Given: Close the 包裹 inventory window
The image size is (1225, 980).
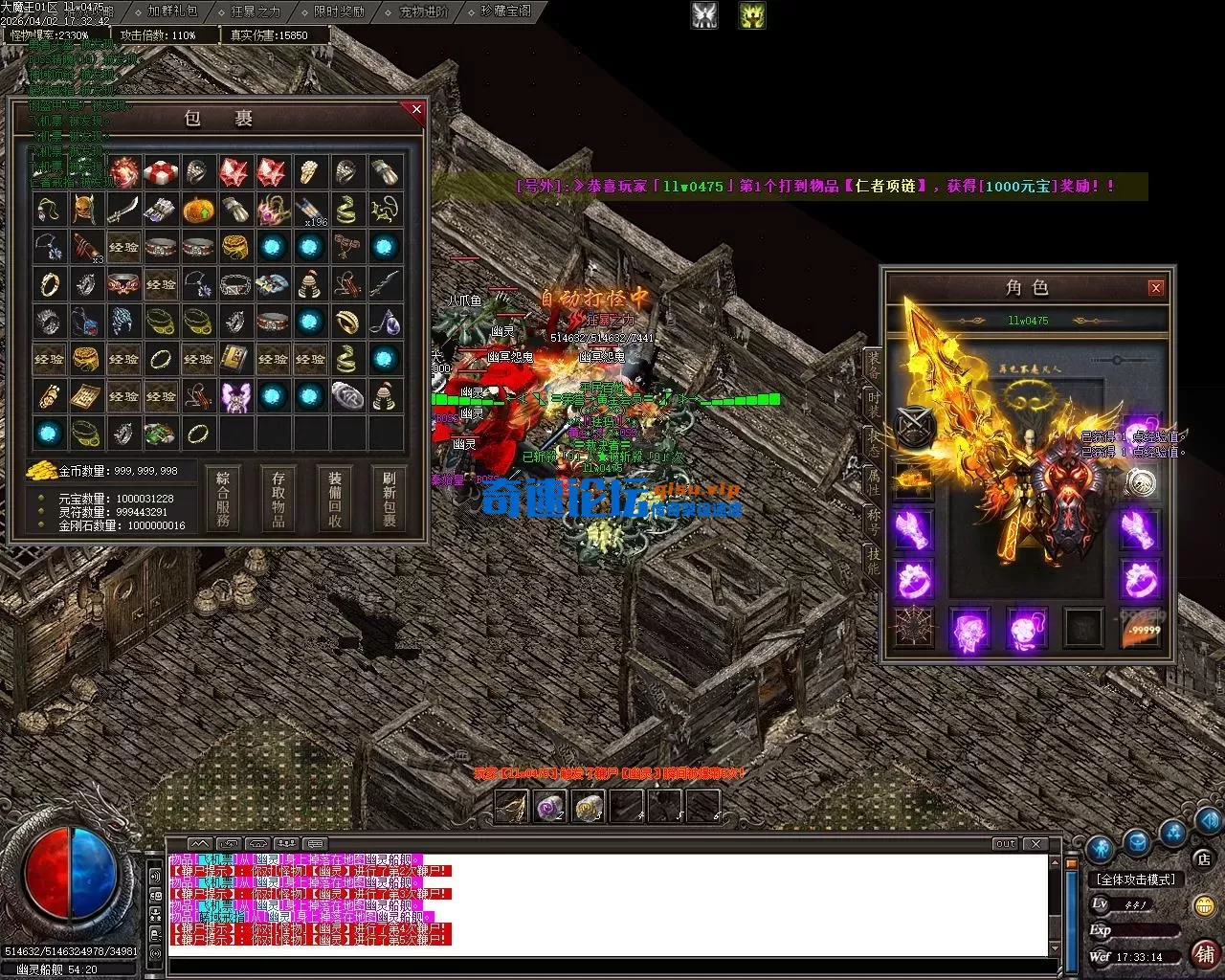Looking at the screenshot, I should pyautogui.click(x=416, y=110).
